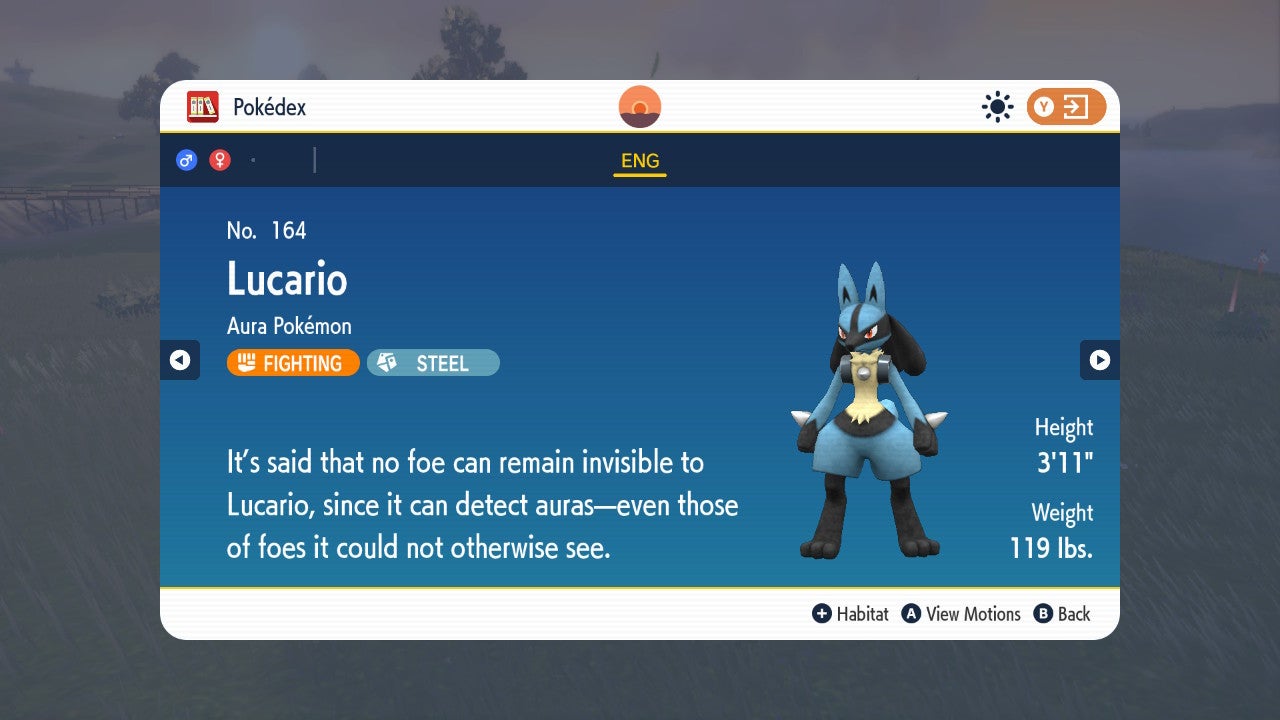Open the Habitat view
This screenshot has height=720, width=1280.
click(862, 614)
